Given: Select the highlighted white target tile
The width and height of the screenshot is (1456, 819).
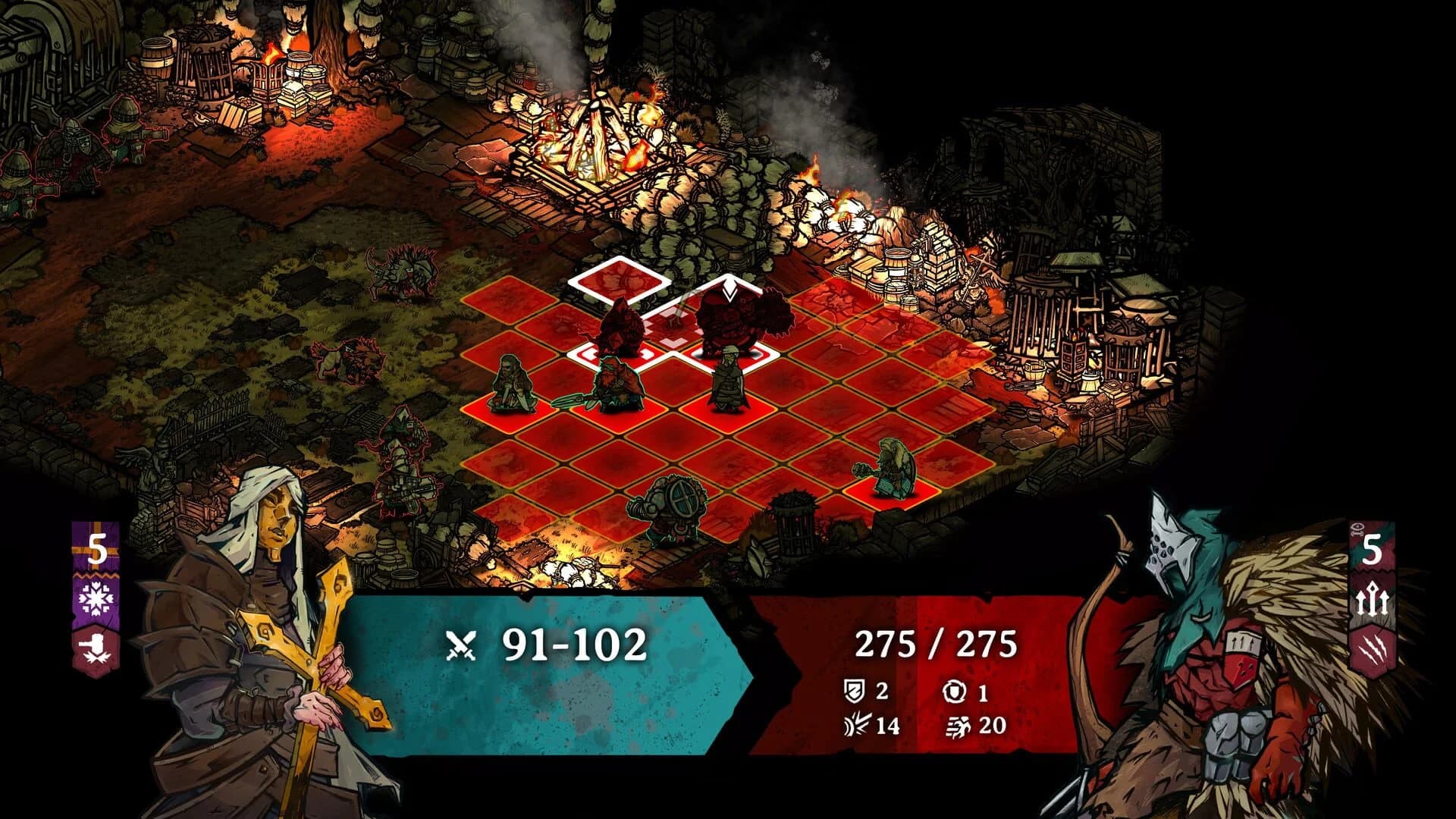Looking at the screenshot, I should click(x=614, y=281).
